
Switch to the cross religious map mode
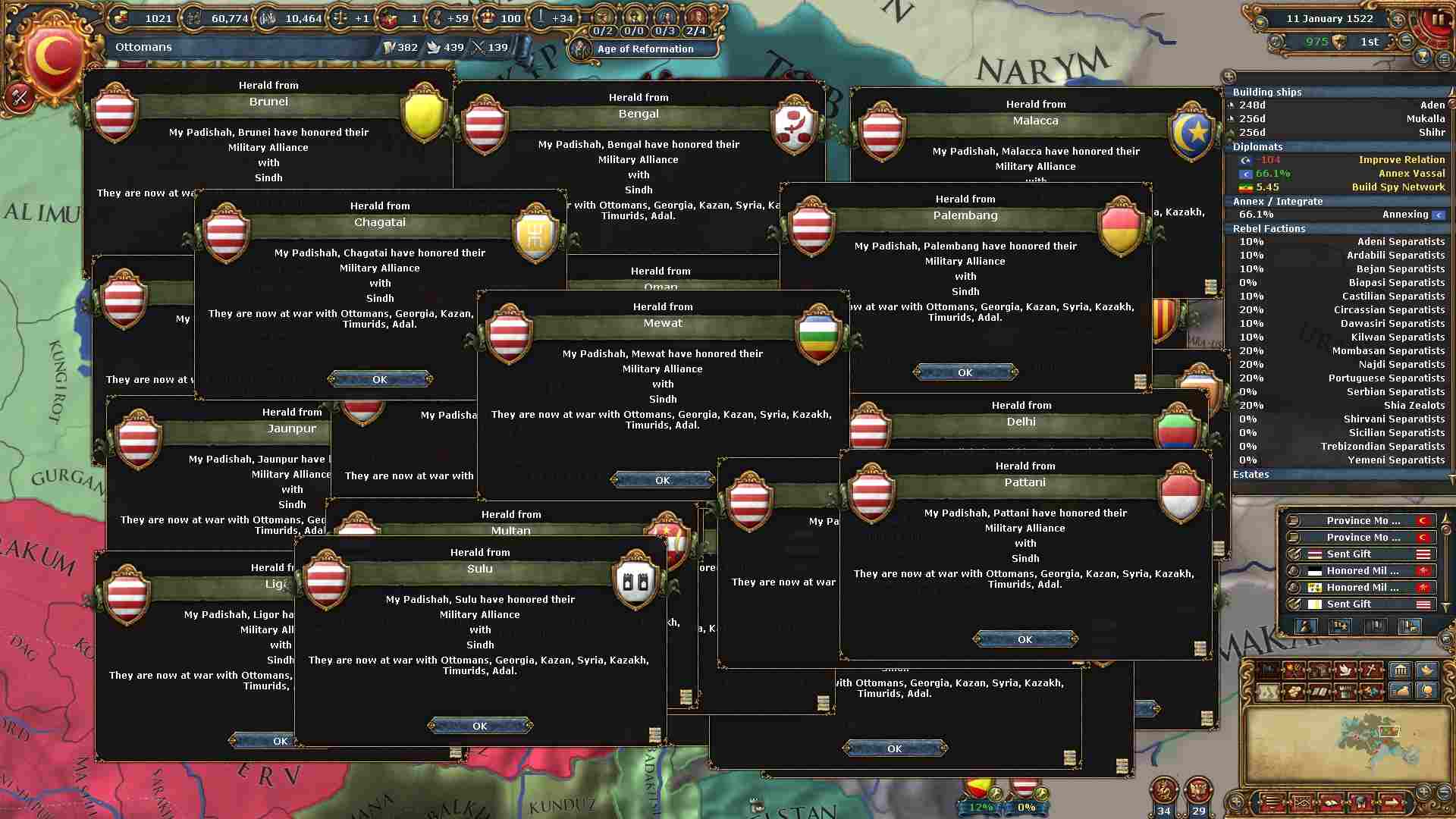1371,670
